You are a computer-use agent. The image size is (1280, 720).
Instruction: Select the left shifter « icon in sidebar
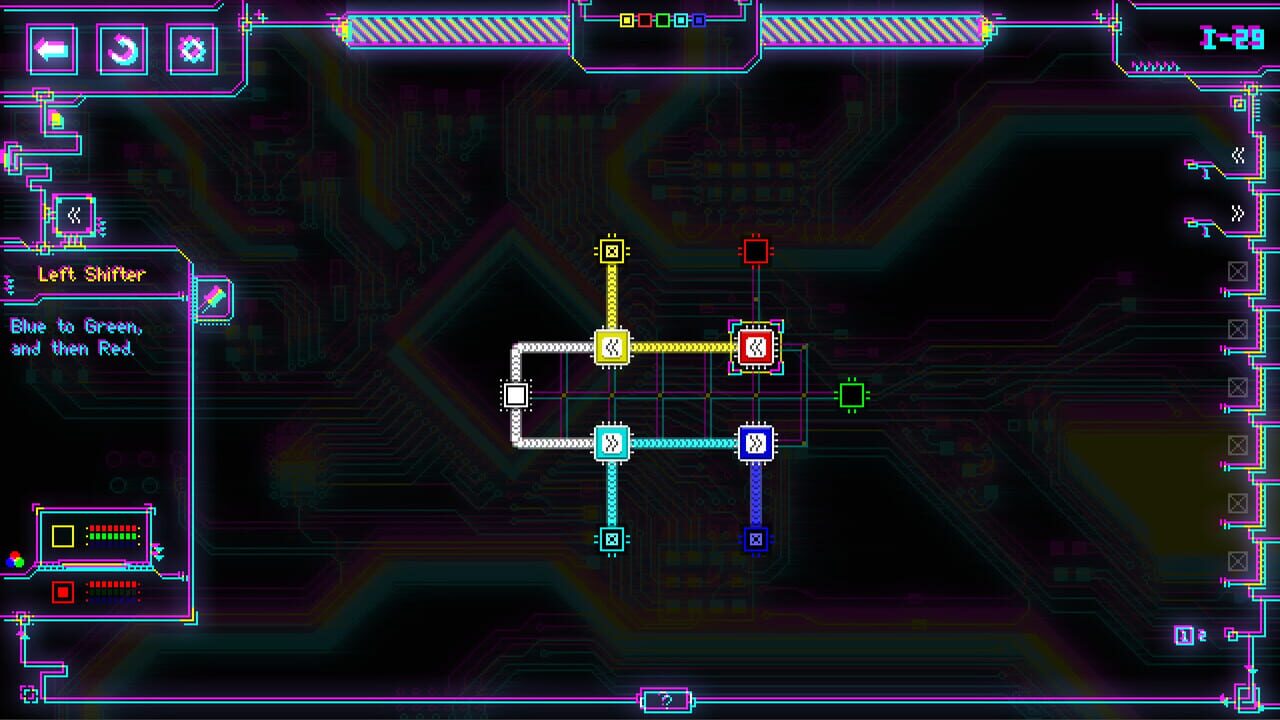tap(75, 216)
